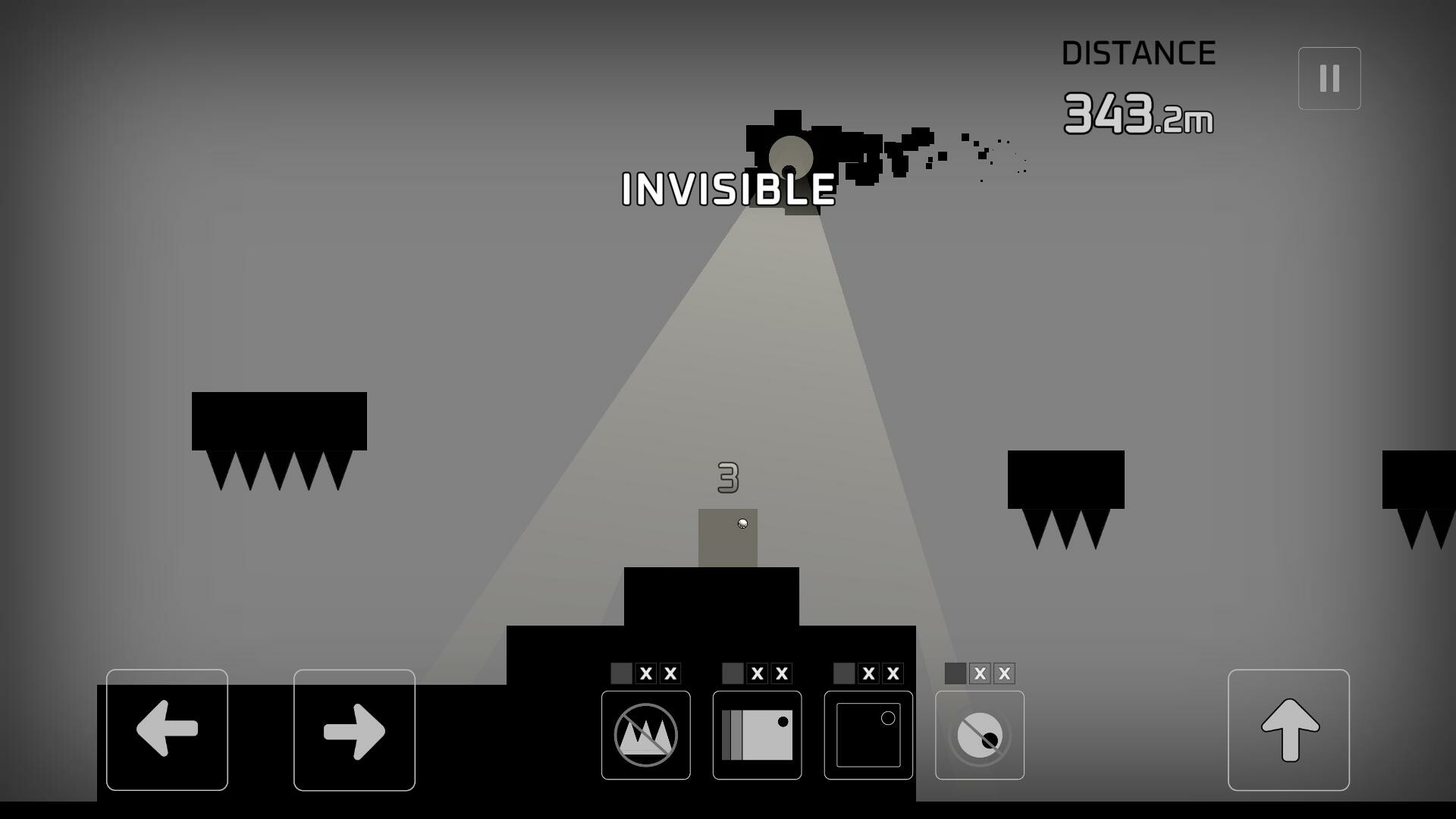Activate the spike-protection power-up icon
Image resolution: width=1456 pixels, height=819 pixels.
click(644, 735)
